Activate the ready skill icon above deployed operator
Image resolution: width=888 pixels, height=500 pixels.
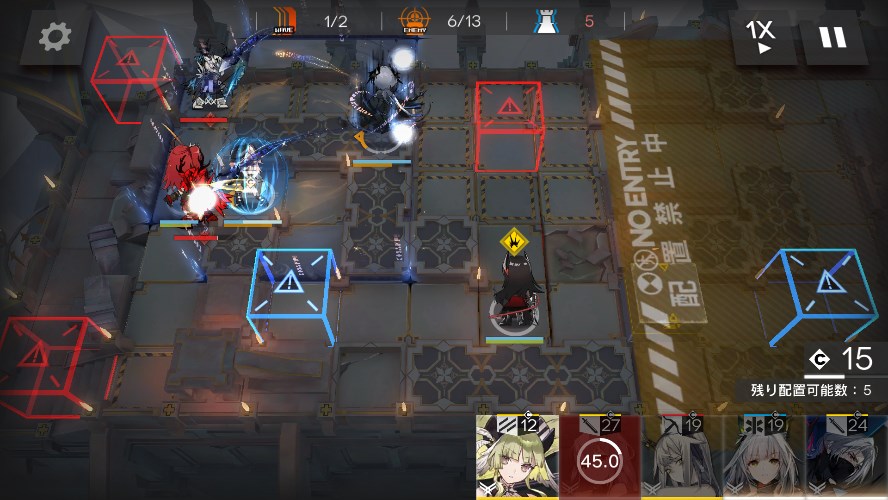pyautogui.click(x=515, y=240)
